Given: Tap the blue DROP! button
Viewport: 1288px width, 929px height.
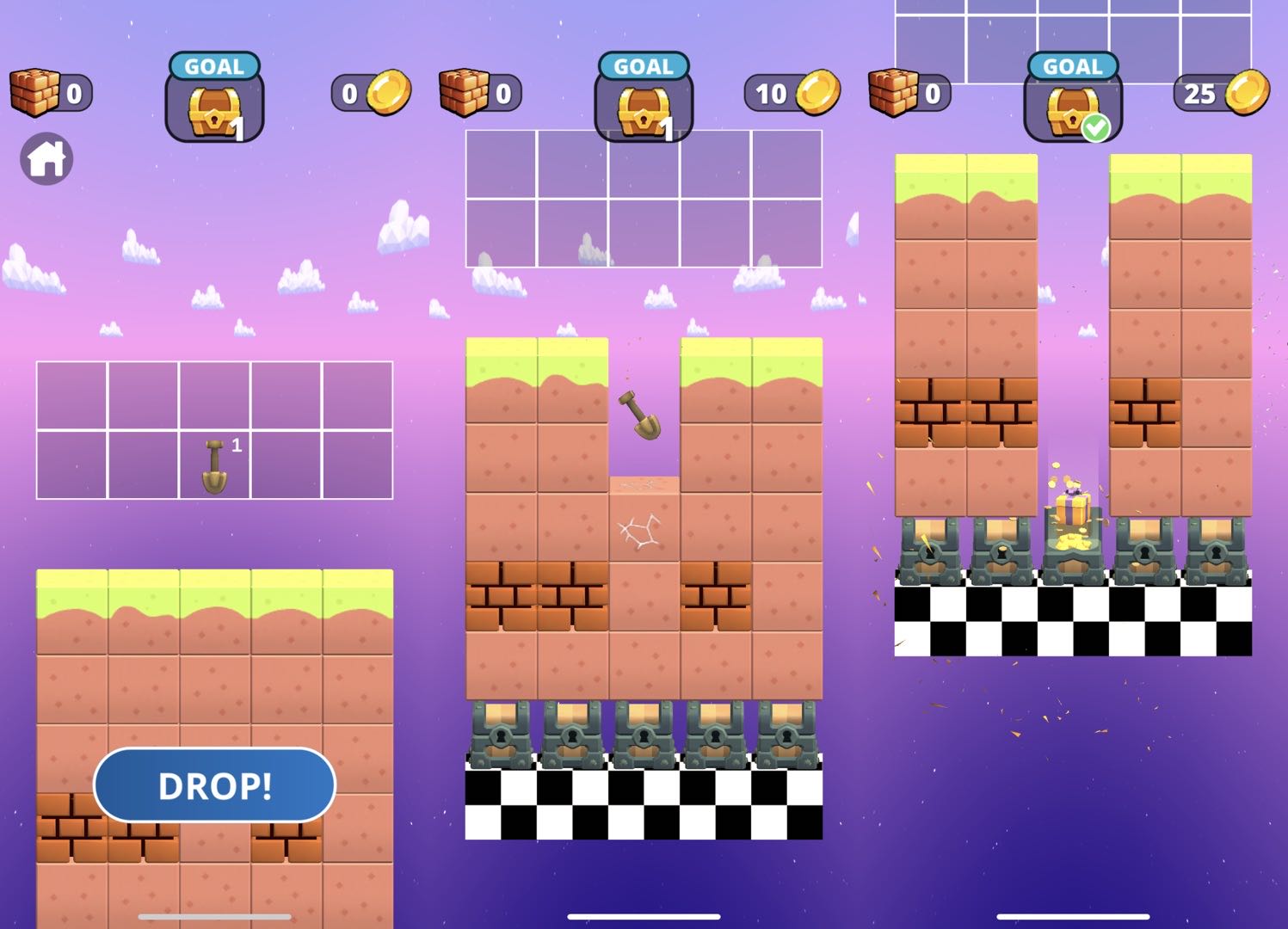Looking at the screenshot, I should click(214, 784).
